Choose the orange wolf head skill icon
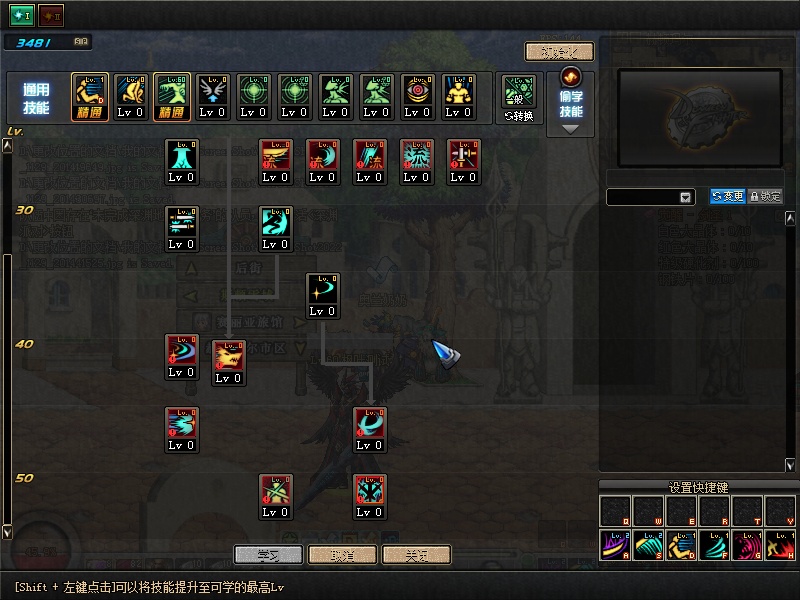Screen dimensions: 800x600 [228, 361]
